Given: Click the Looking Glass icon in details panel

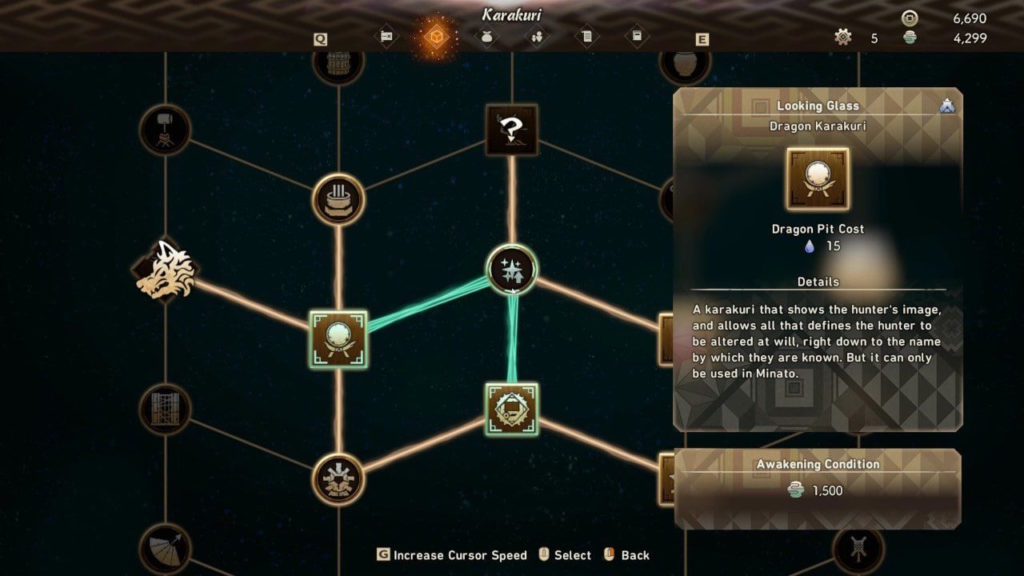Looking at the screenshot, I should (x=817, y=179).
